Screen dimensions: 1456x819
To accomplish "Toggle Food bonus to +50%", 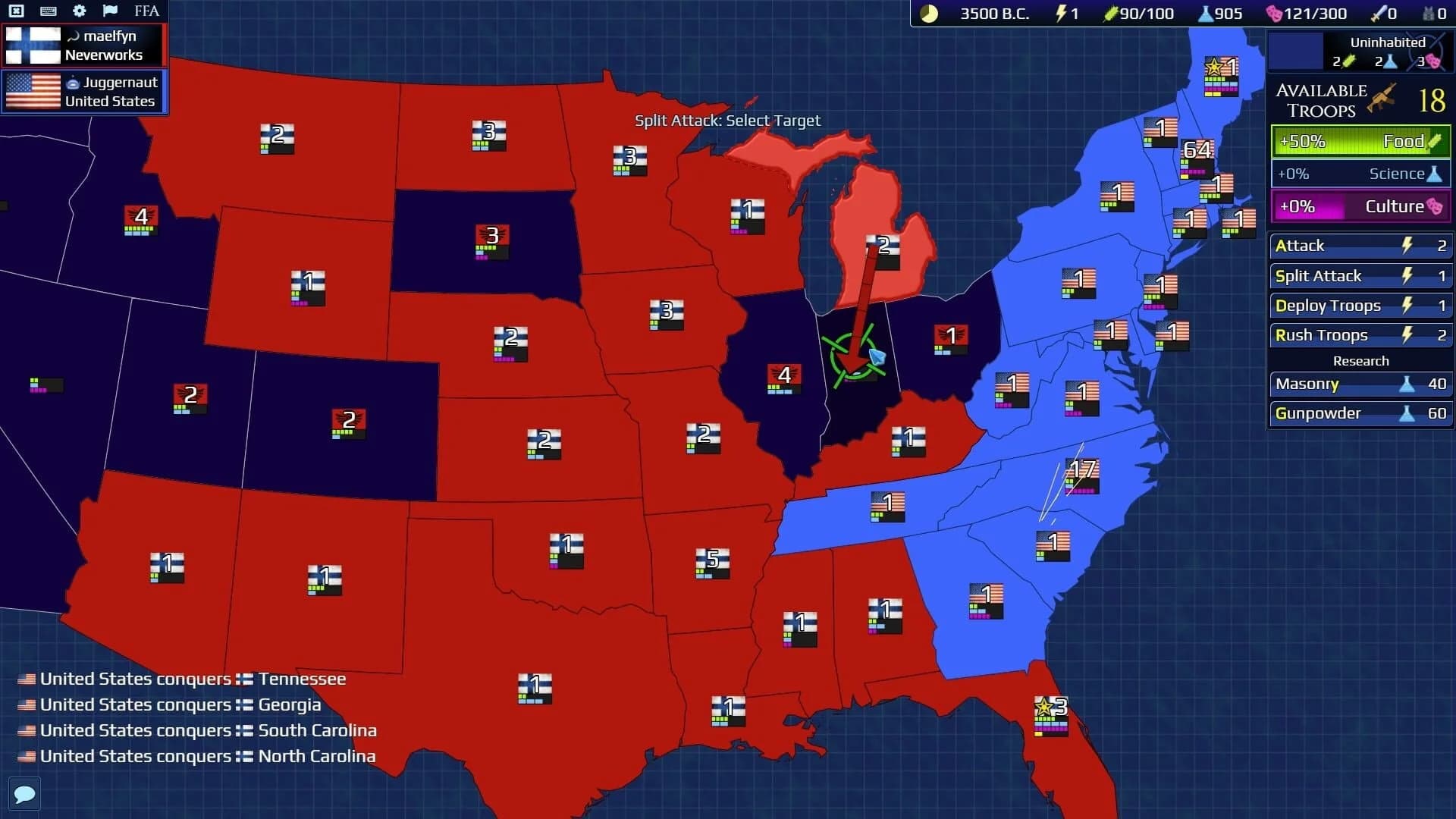I will [x=1360, y=141].
